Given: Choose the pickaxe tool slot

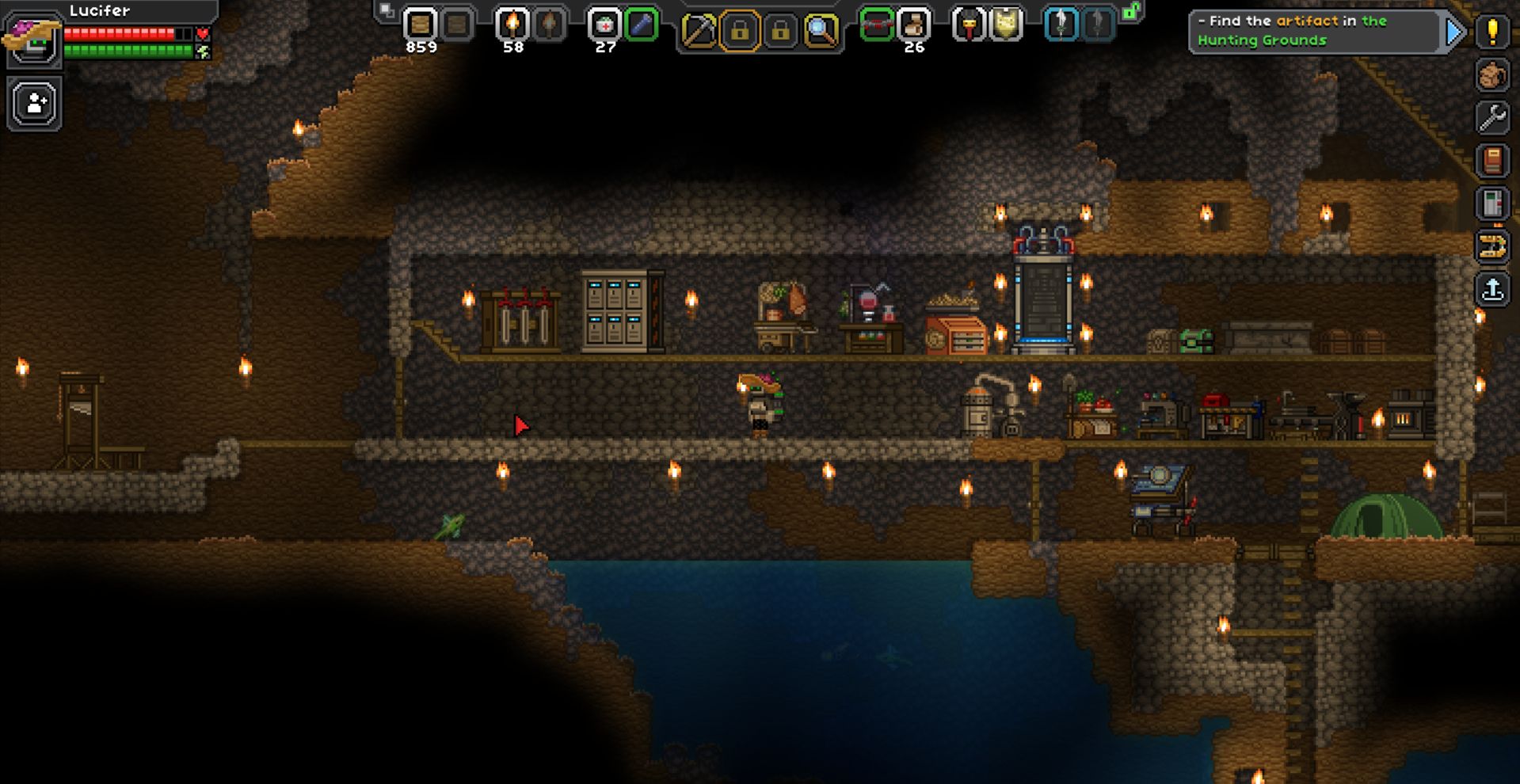Looking at the screenshot, I should click(x=699, y=31).
